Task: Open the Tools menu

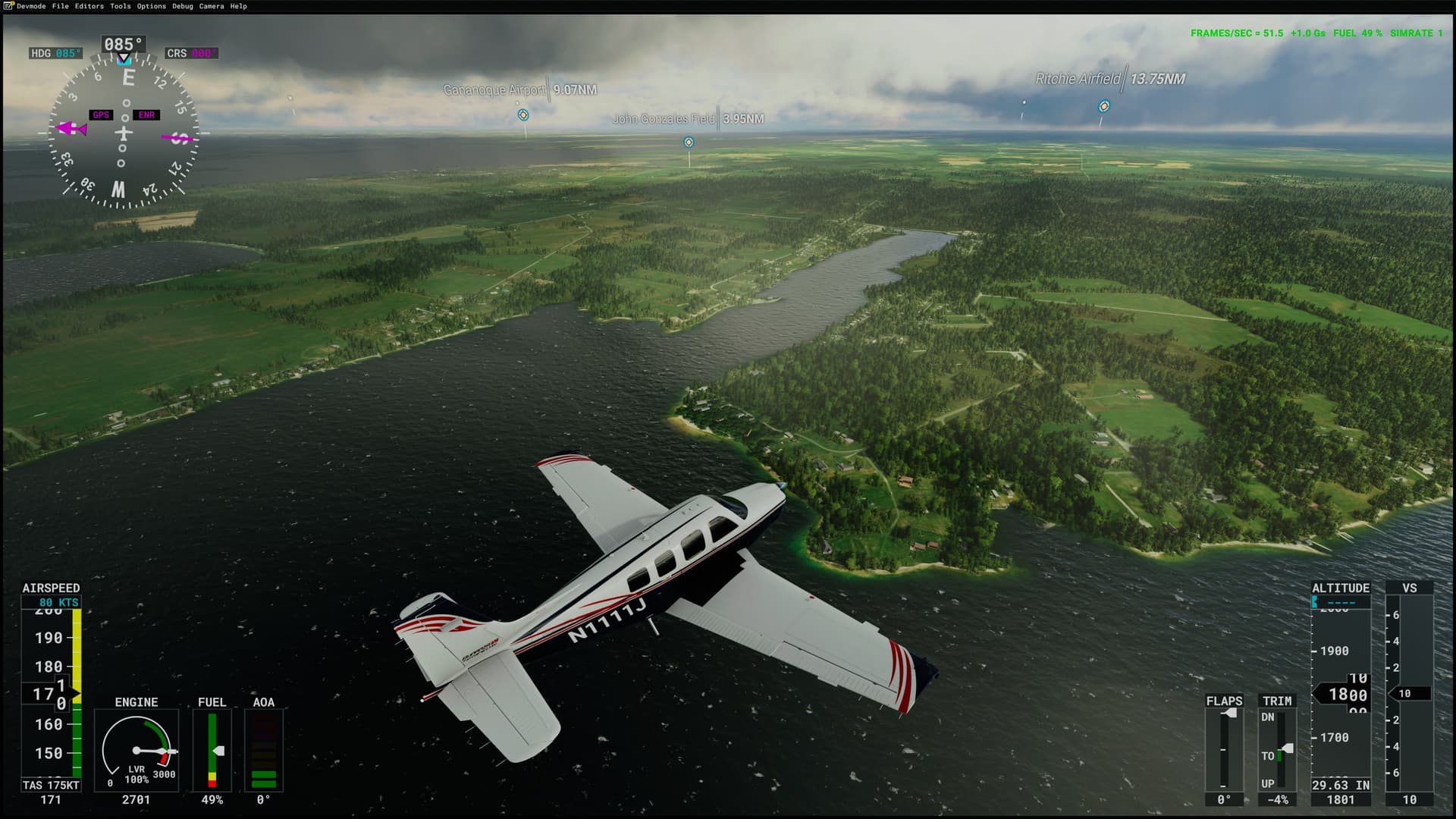Action: coord(120,6)
